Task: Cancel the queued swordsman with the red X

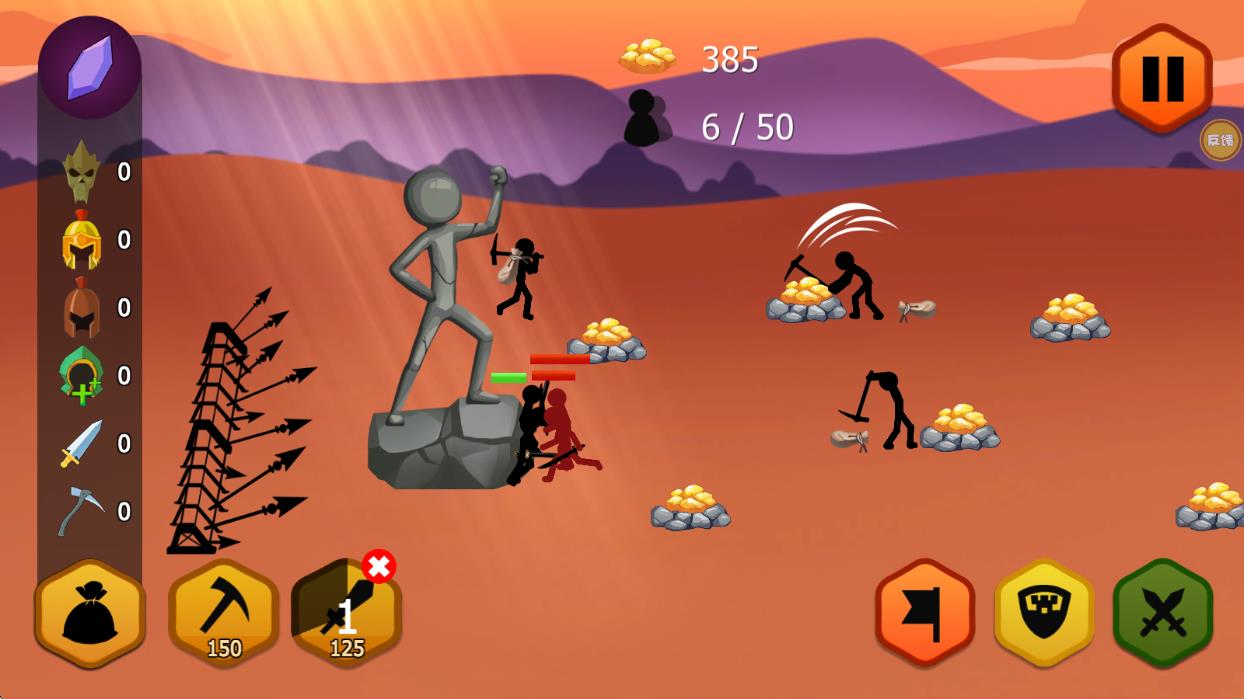Action: pos(379,566)
